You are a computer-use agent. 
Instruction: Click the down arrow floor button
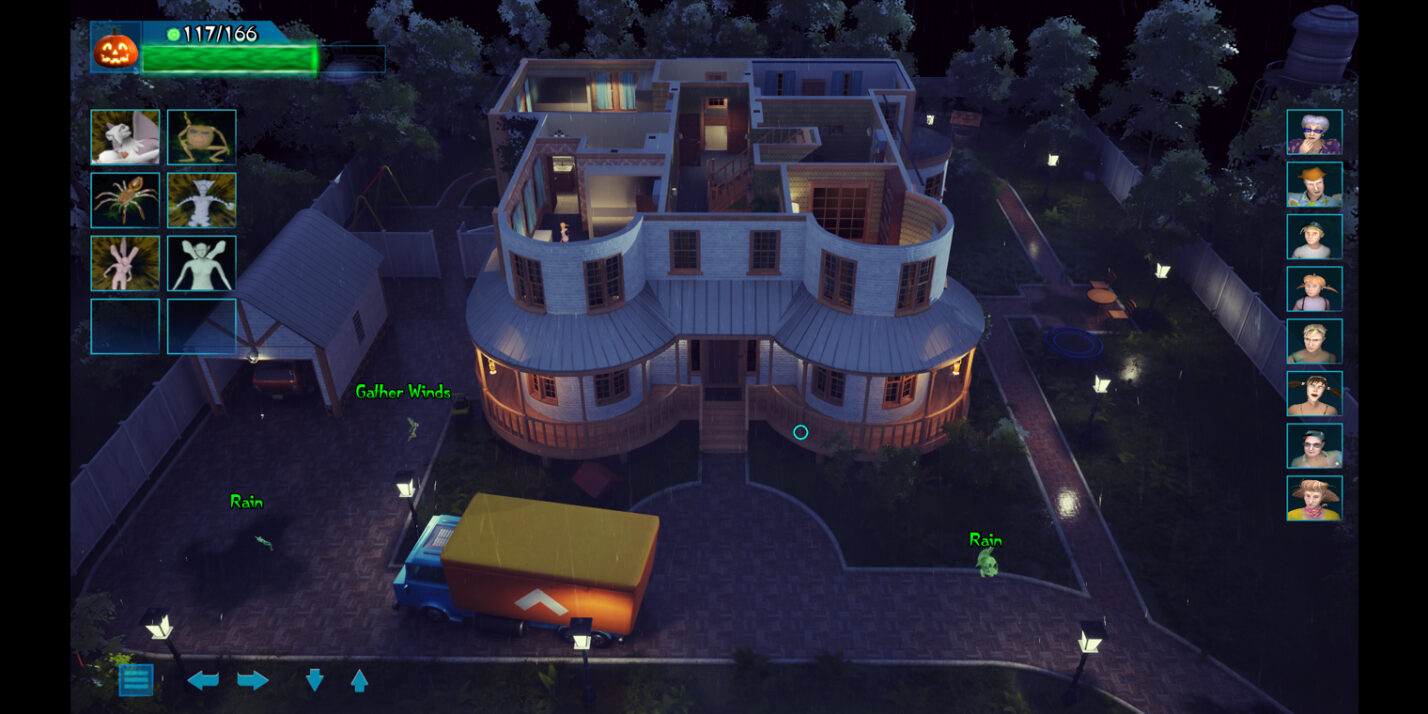click(x=314, y=681)
